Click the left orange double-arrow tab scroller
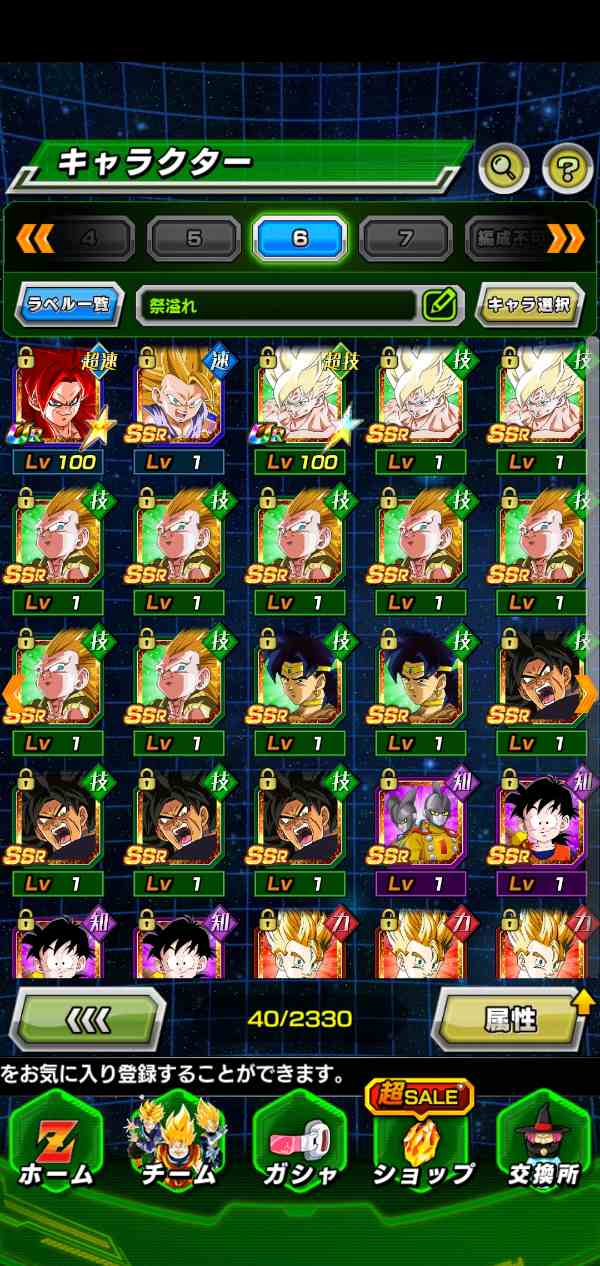The width and height of the screenshot is (600, 1266). [x=35, y=239]
